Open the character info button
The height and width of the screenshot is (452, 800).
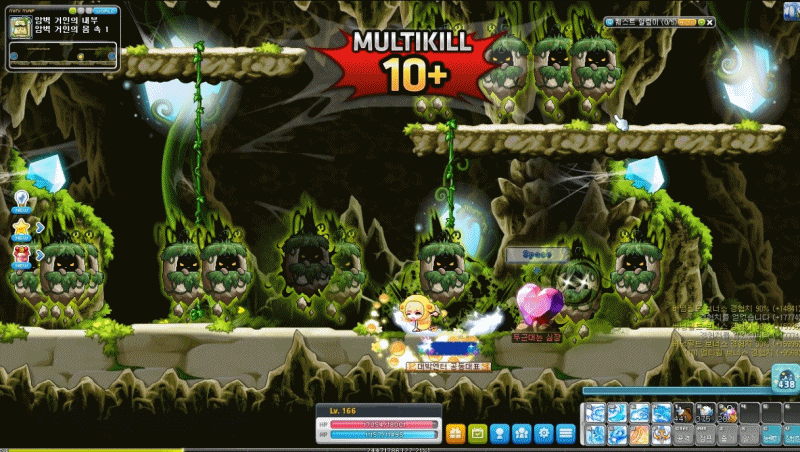point(500,434)
